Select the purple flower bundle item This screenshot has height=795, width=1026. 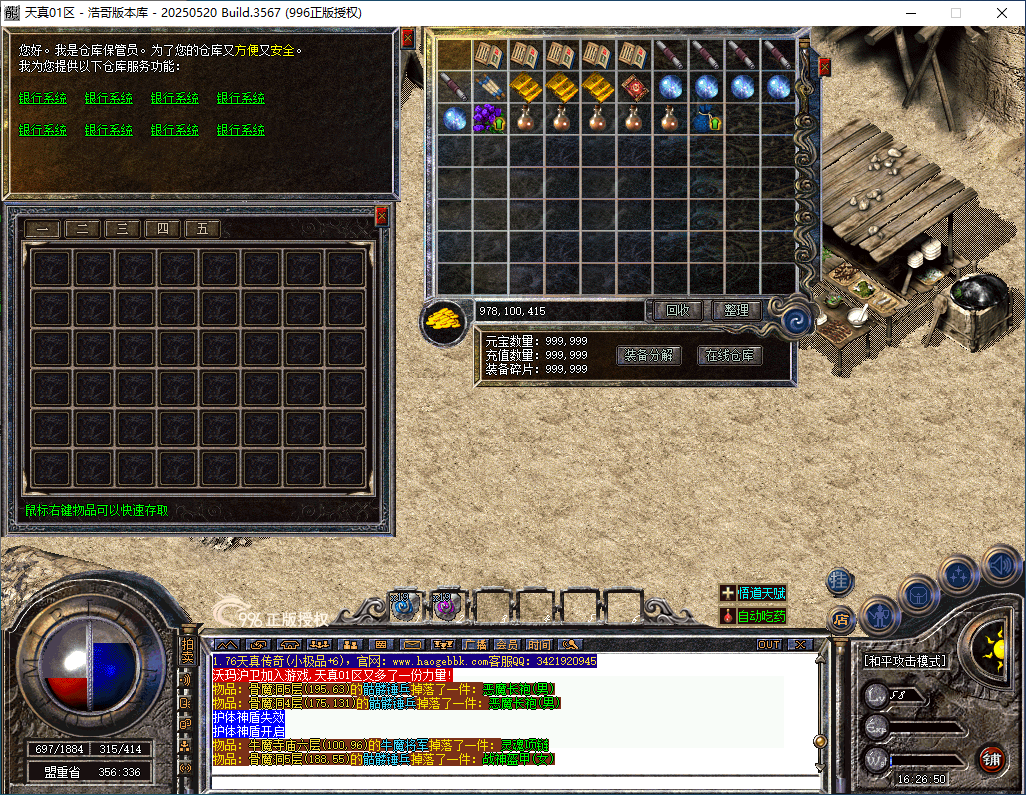(x=489, y=119)
